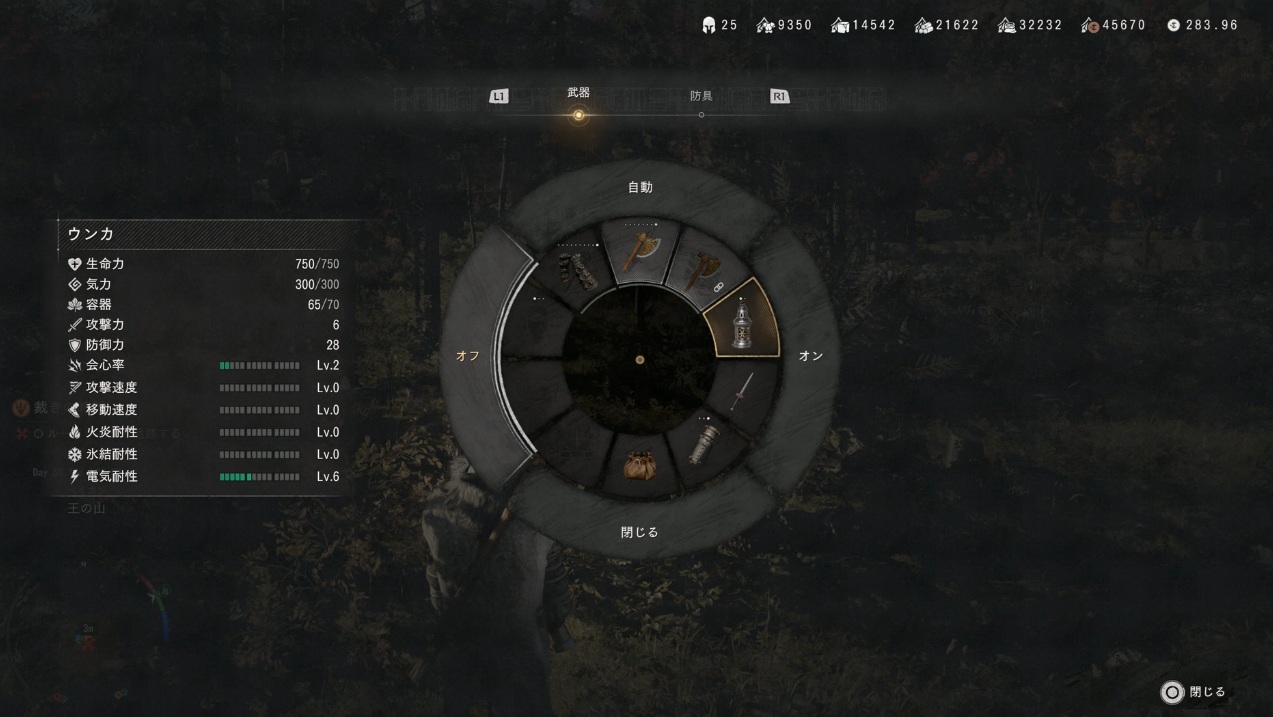Pick the leather pouch slot
1273x717 pixels.
point(640,464)
